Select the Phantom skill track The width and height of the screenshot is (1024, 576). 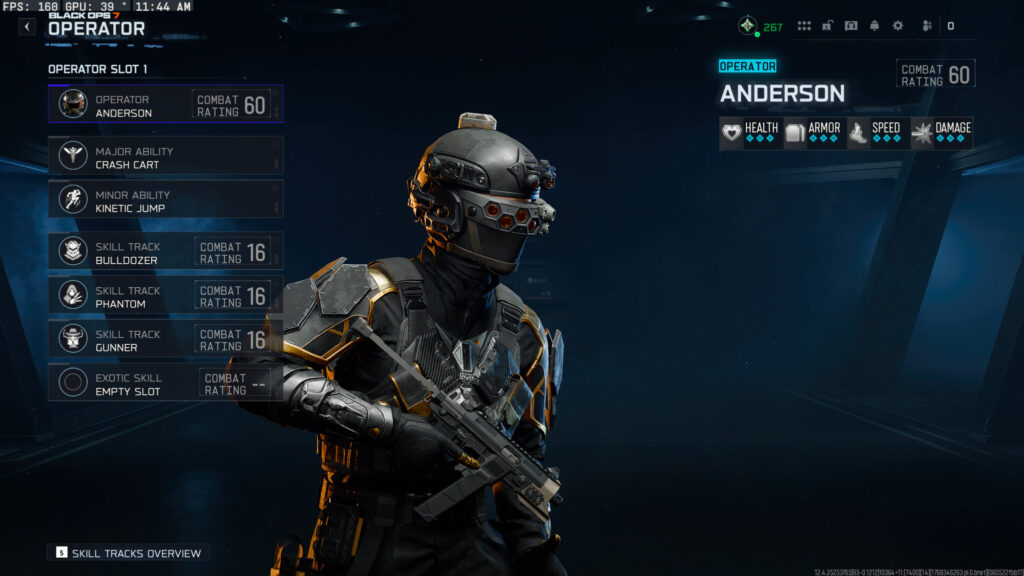tap(165, 296)
